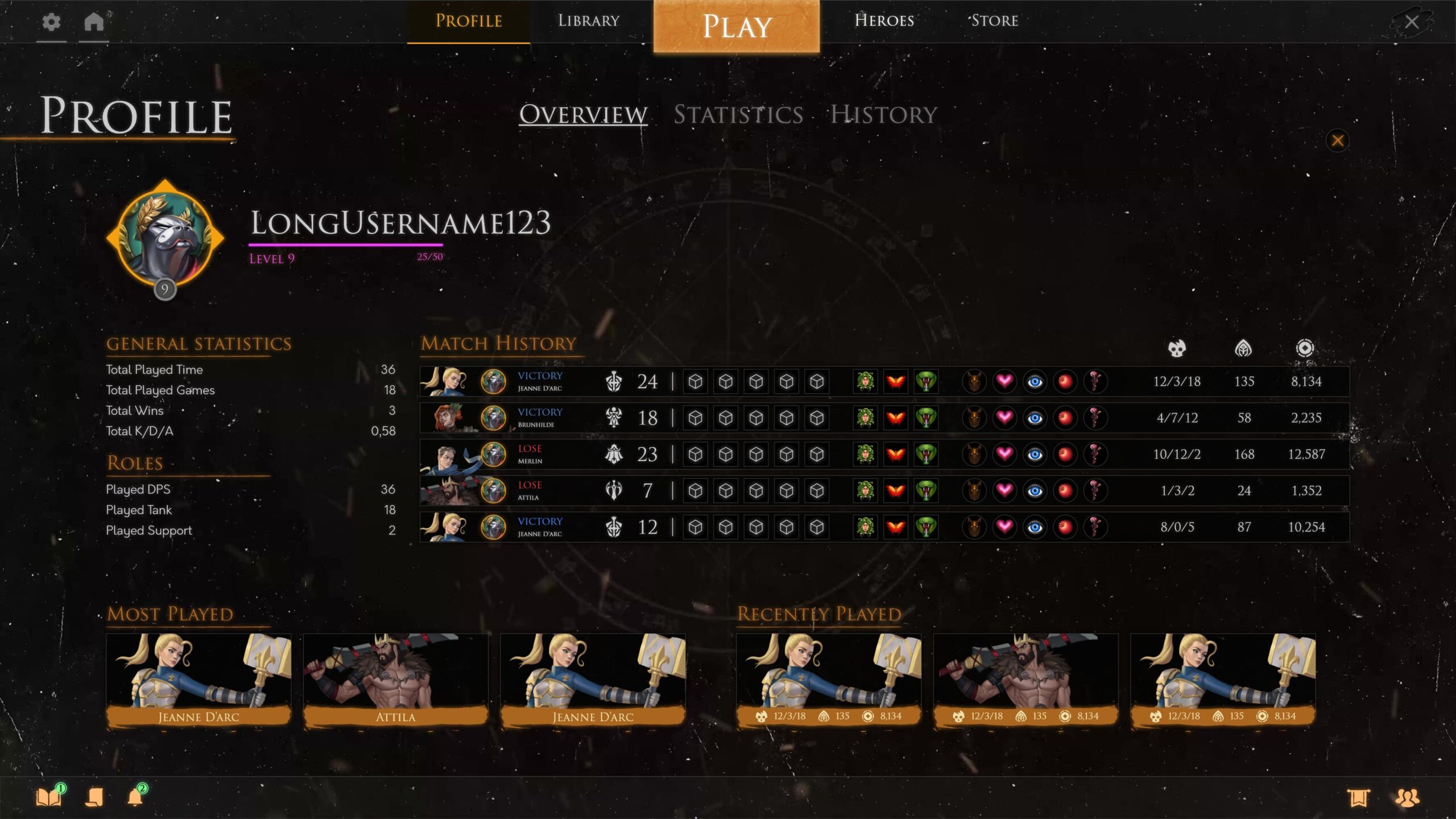Open the Heroes tab
The image size is (1456, 819).
[884, 21]
